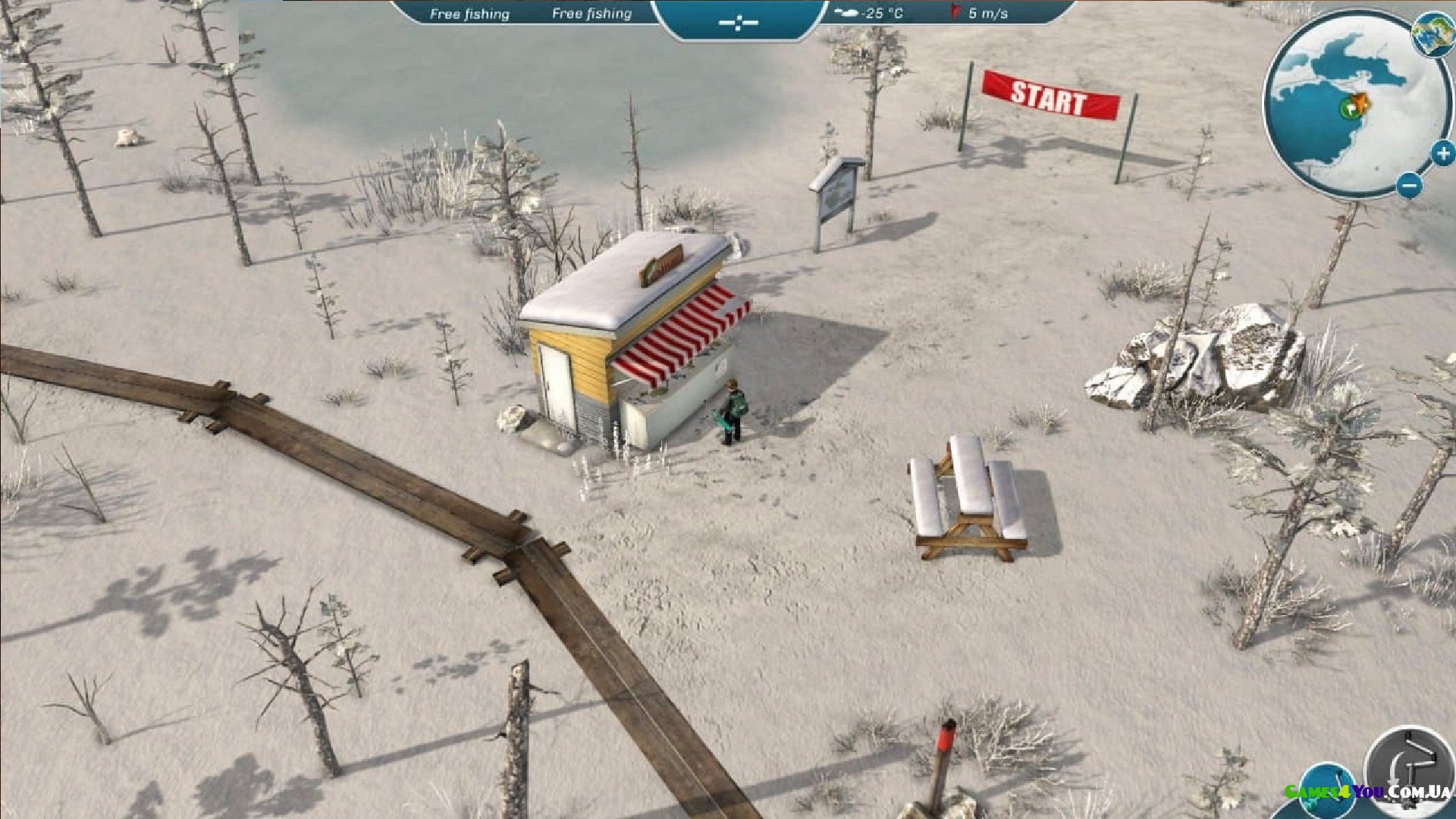Screen dimensions: 1456x819
Task: Select the blue fishing rod icon
Action: 1329,792
